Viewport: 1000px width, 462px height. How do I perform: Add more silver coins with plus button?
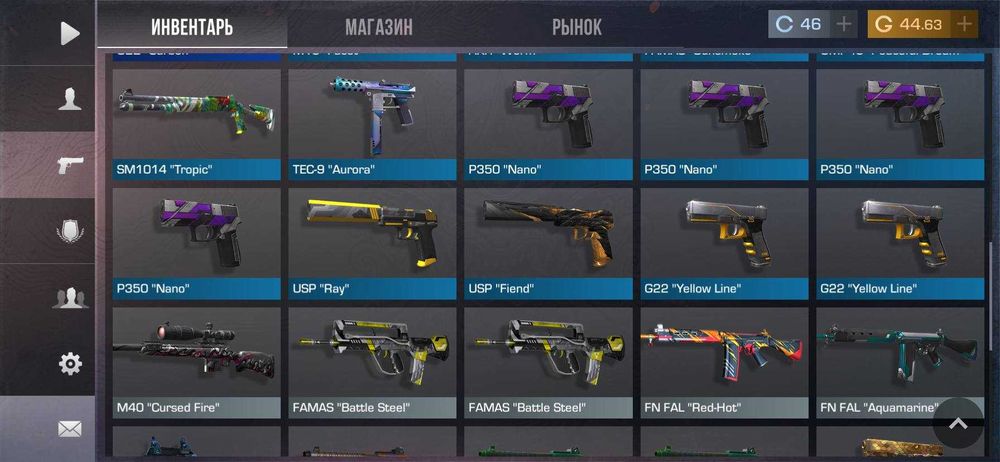pos(844,24)
